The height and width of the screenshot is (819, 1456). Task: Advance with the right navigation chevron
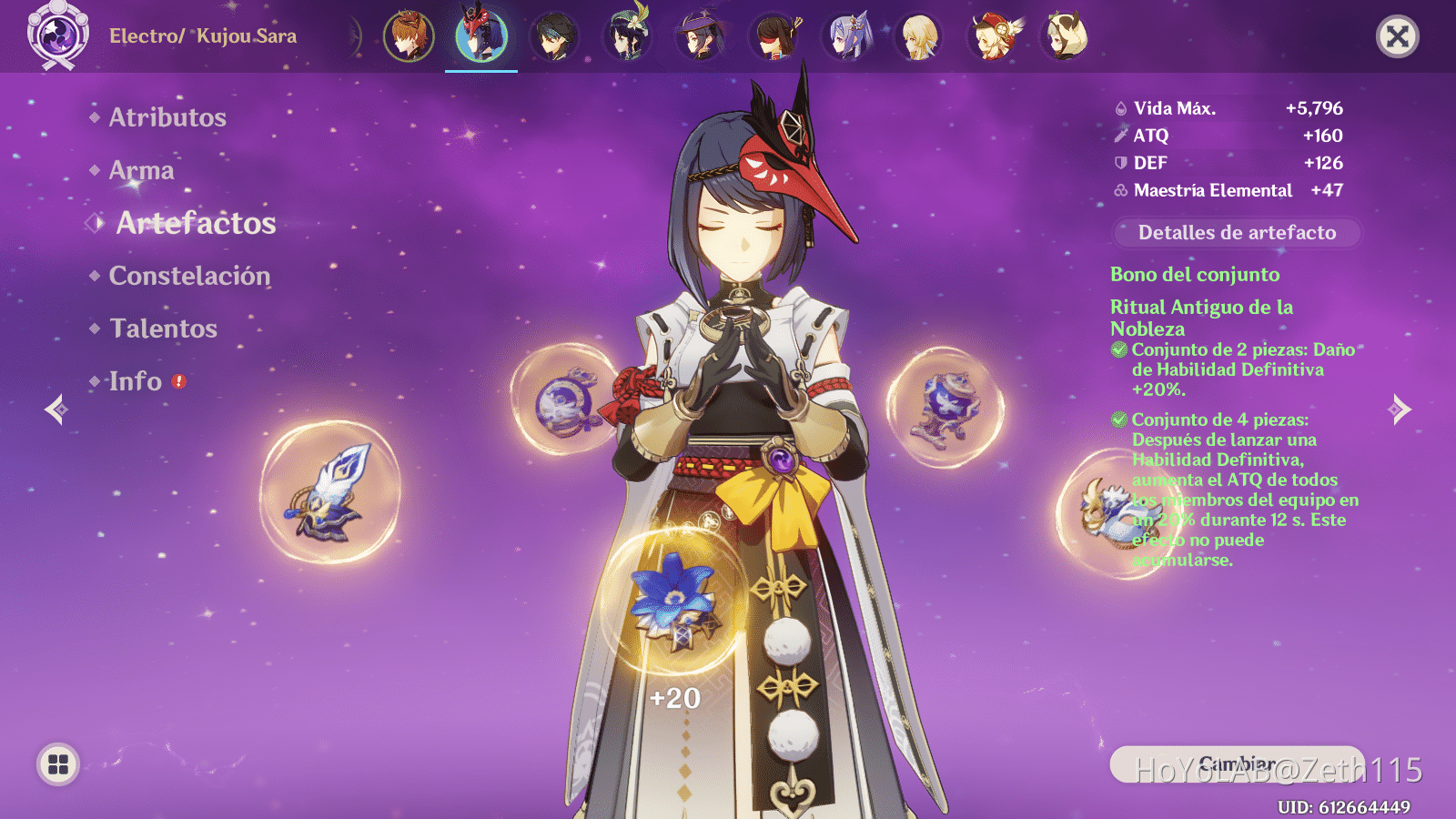[1399, 411]
